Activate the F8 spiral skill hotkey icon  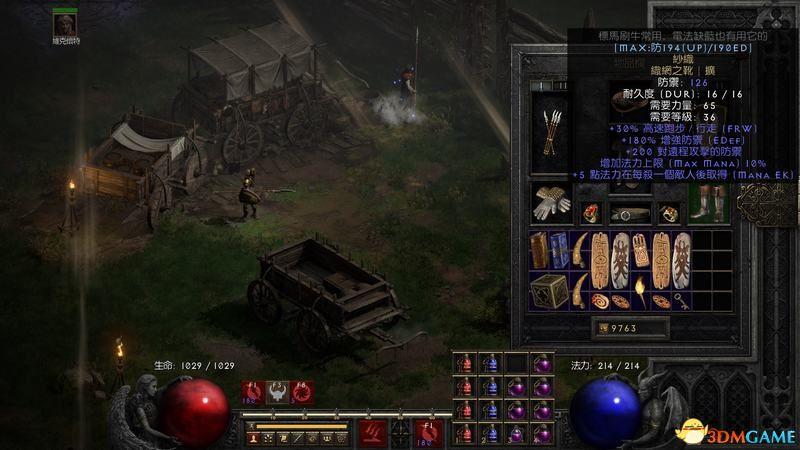(x=301, y=393)
